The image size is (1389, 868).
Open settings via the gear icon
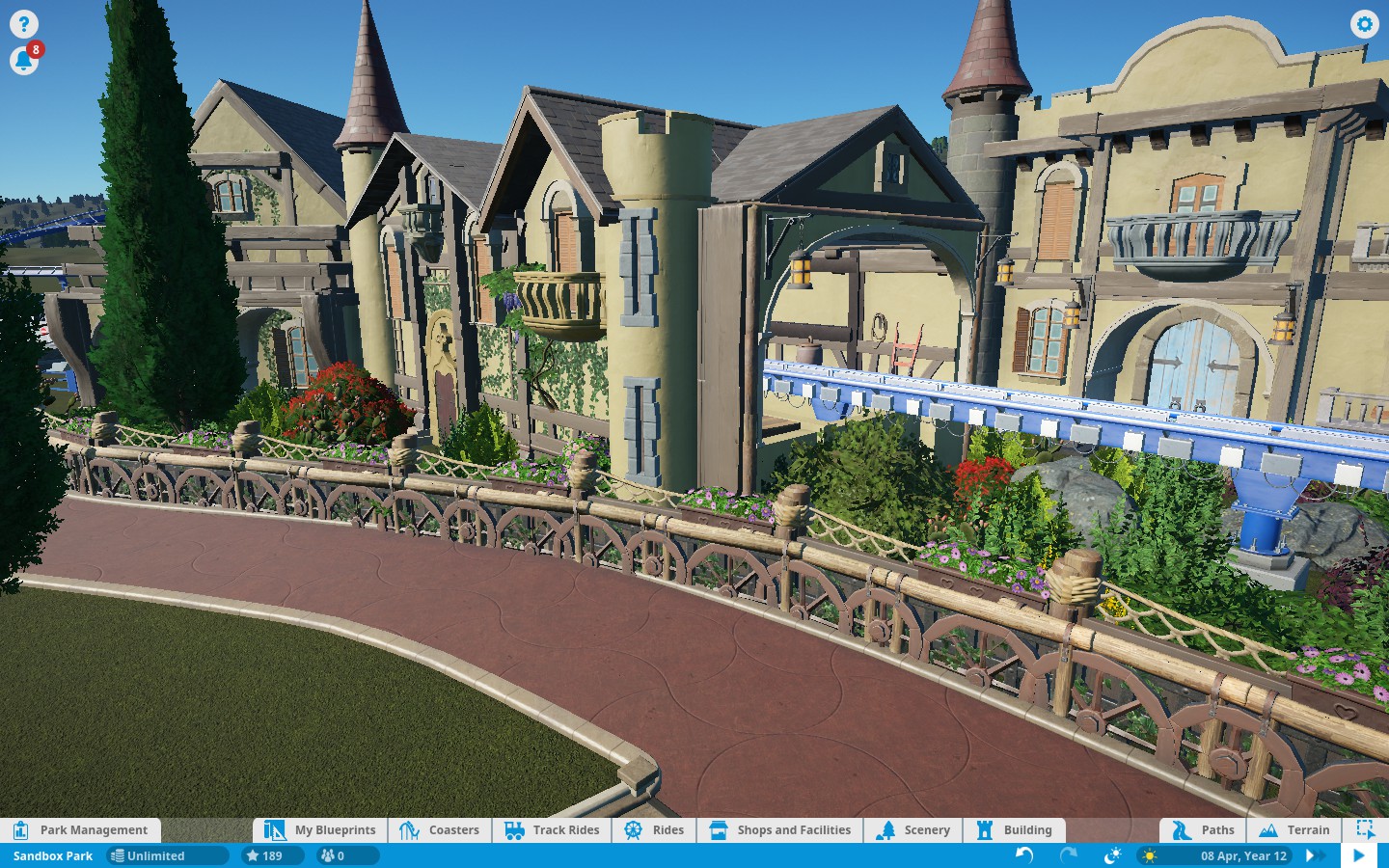point(1364,24)
